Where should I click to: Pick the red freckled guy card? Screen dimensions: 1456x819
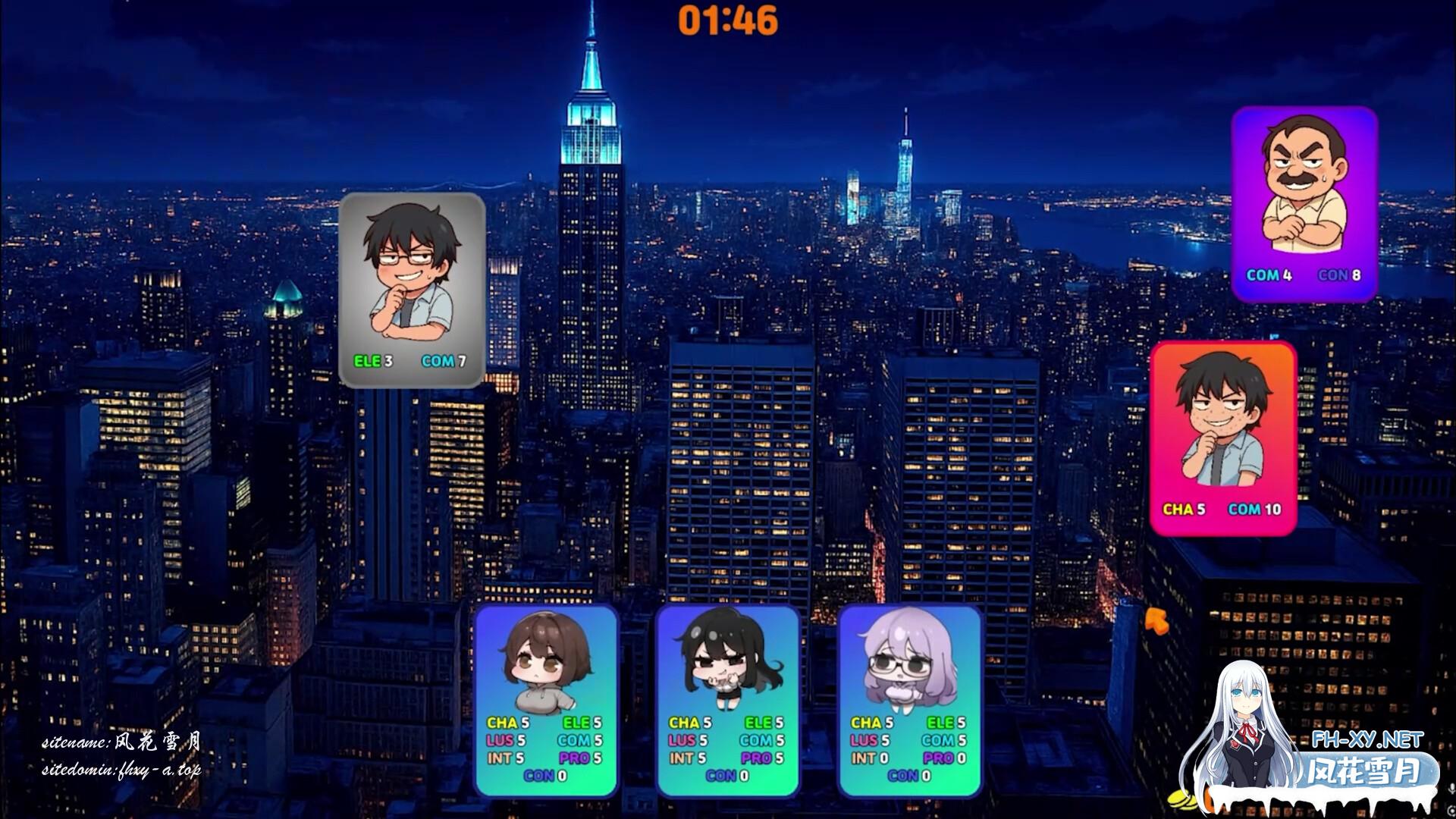pyautogui.click(x=1223, y=438)
